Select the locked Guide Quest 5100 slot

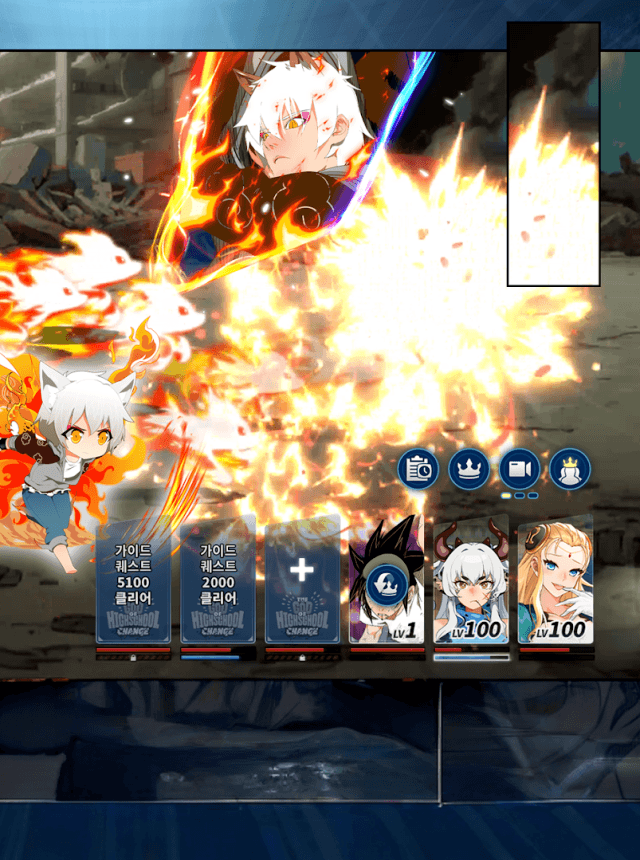coord(133,580)
